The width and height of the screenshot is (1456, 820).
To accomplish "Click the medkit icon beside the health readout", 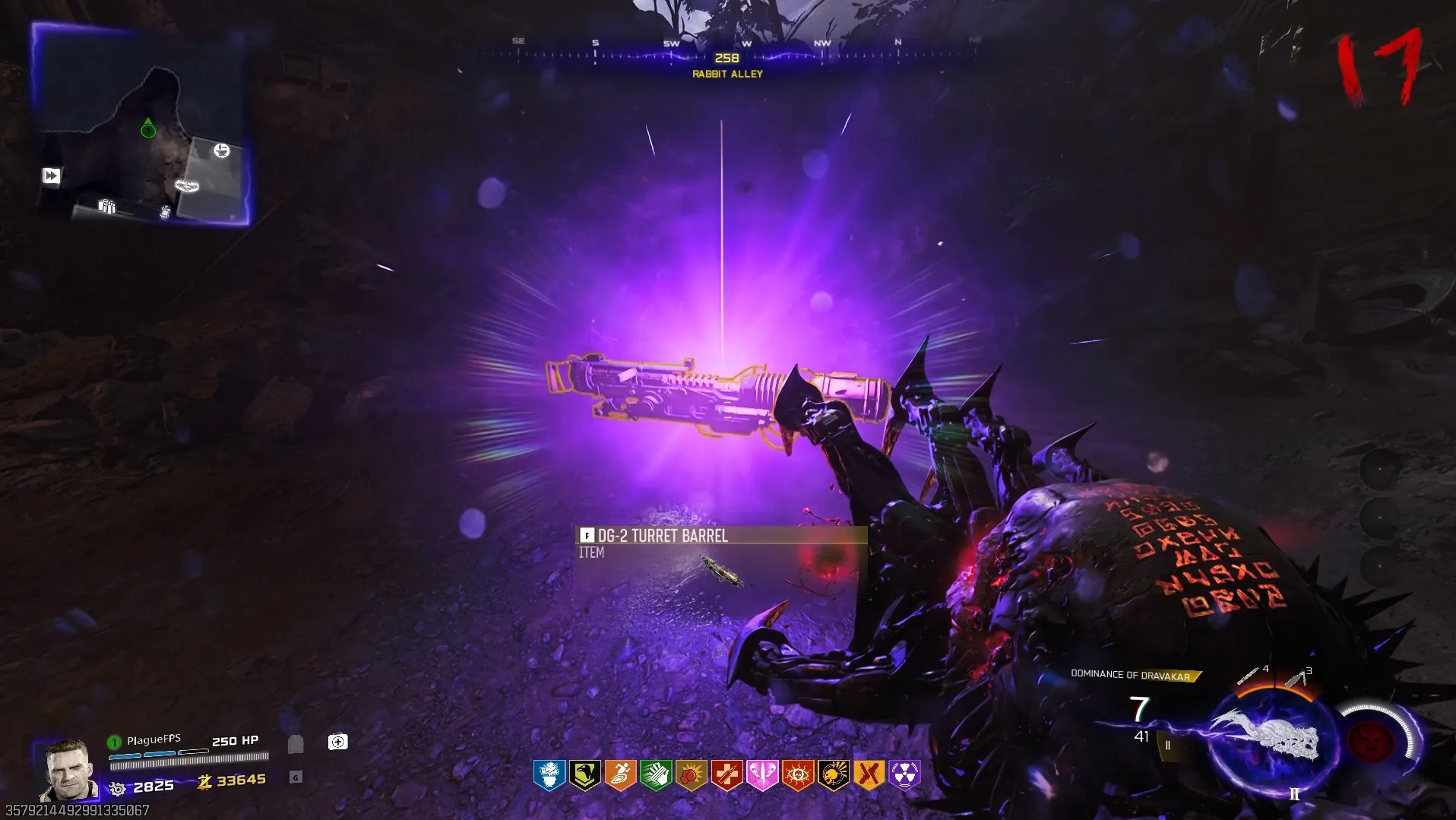I will (337, 742).
